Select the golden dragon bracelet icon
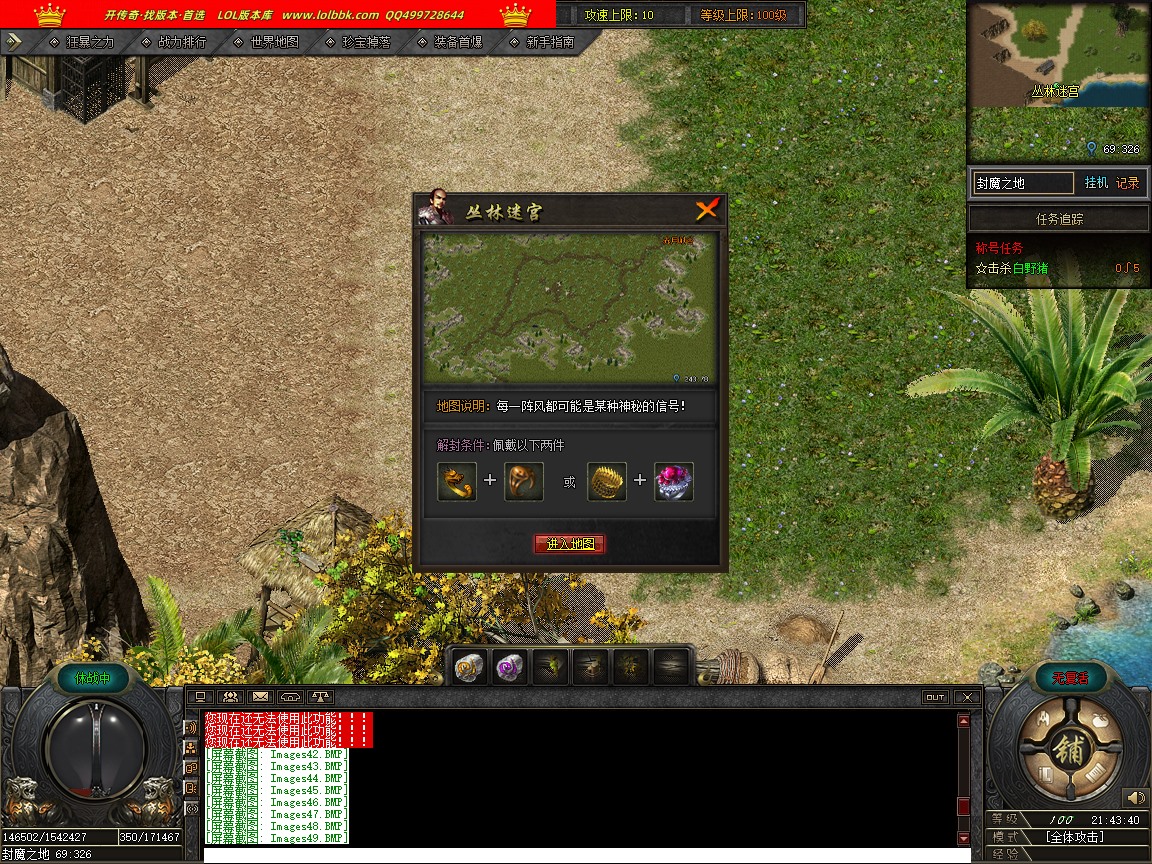The width and height of the screenshot is (1152, 864). click(x=457, y=481)
